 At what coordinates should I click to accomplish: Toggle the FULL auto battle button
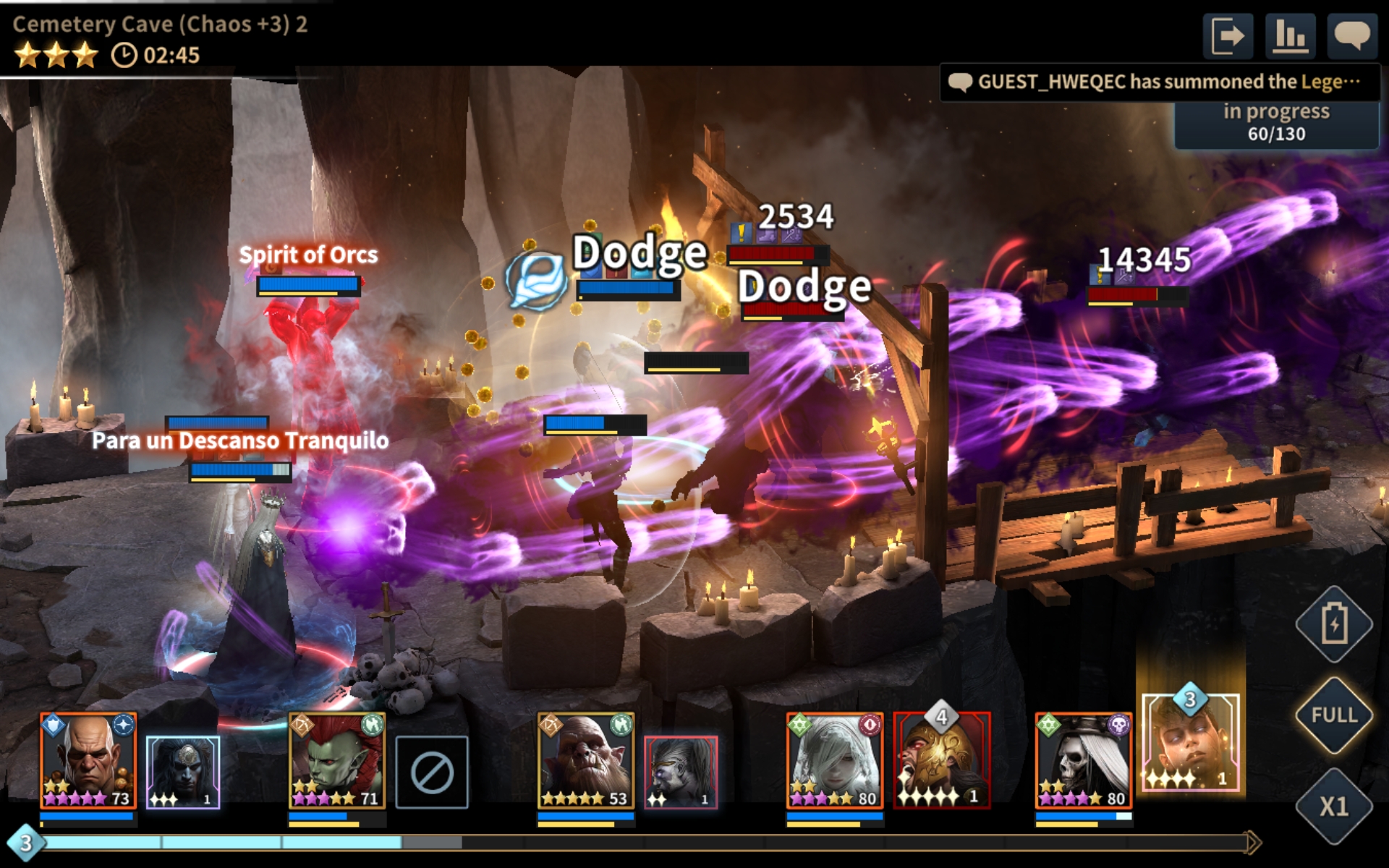[1334, 715]
